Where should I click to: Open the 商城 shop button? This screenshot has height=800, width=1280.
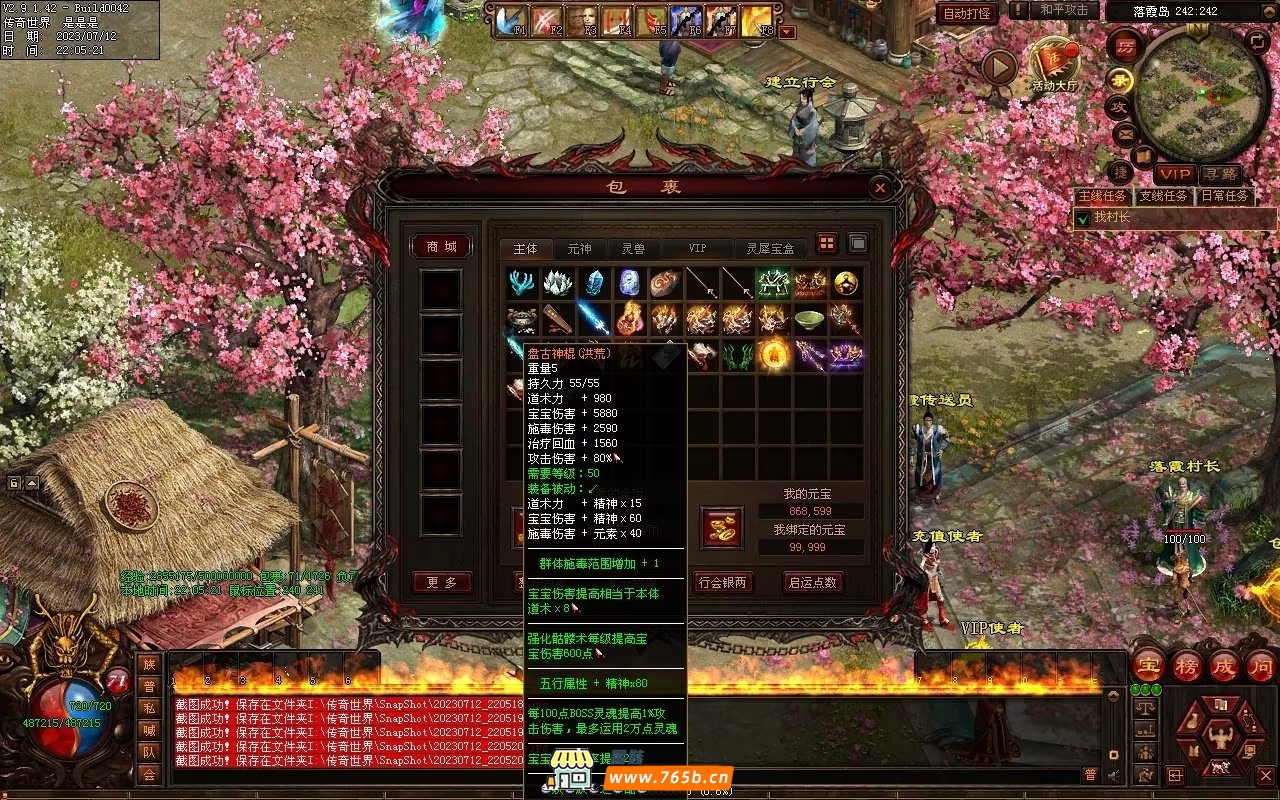441,246
